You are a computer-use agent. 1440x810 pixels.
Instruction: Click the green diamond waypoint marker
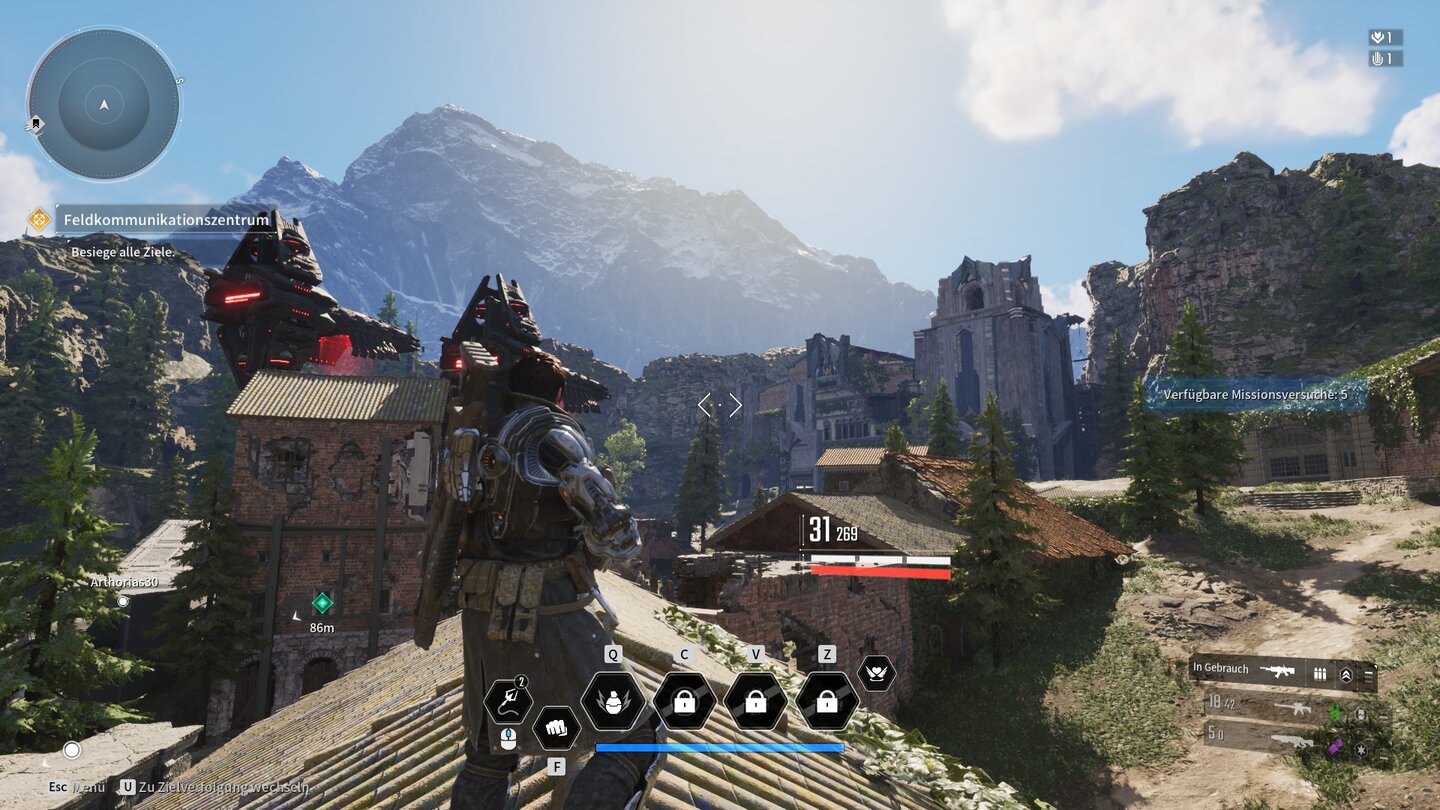(x=322, y=602)
